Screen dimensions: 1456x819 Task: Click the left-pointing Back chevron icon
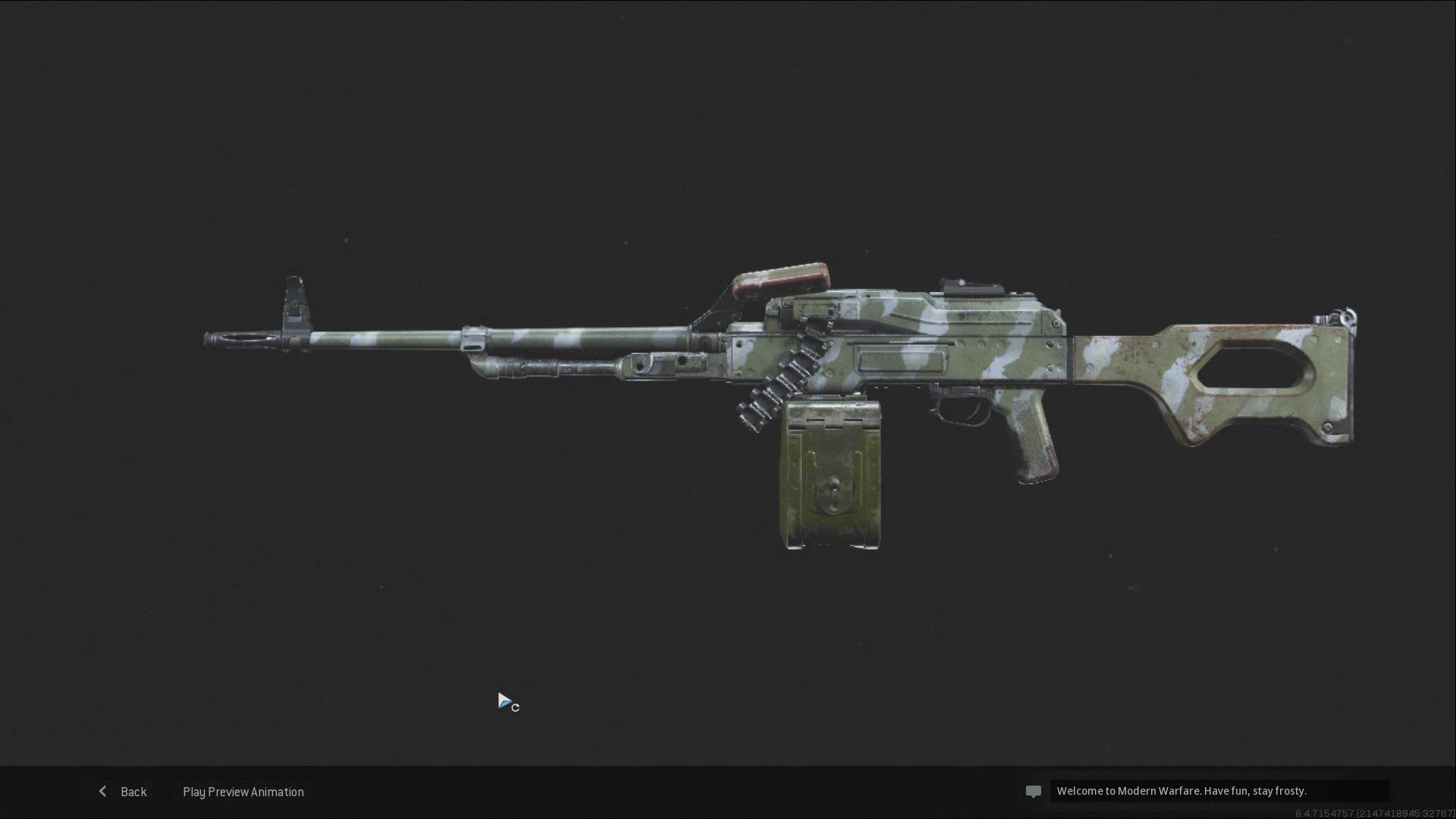coord(103,791)
